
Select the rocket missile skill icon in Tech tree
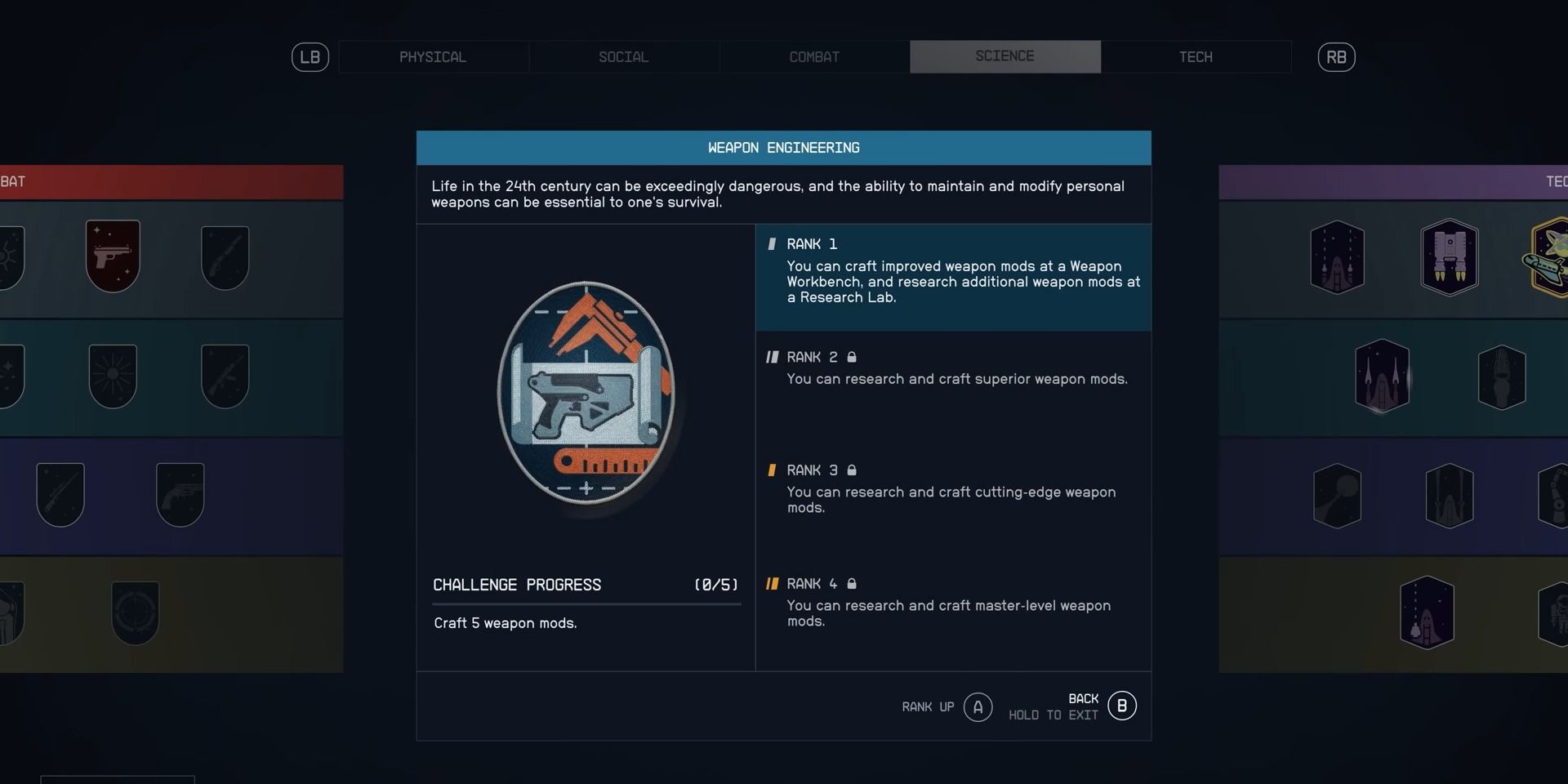tap(1337, 257)
